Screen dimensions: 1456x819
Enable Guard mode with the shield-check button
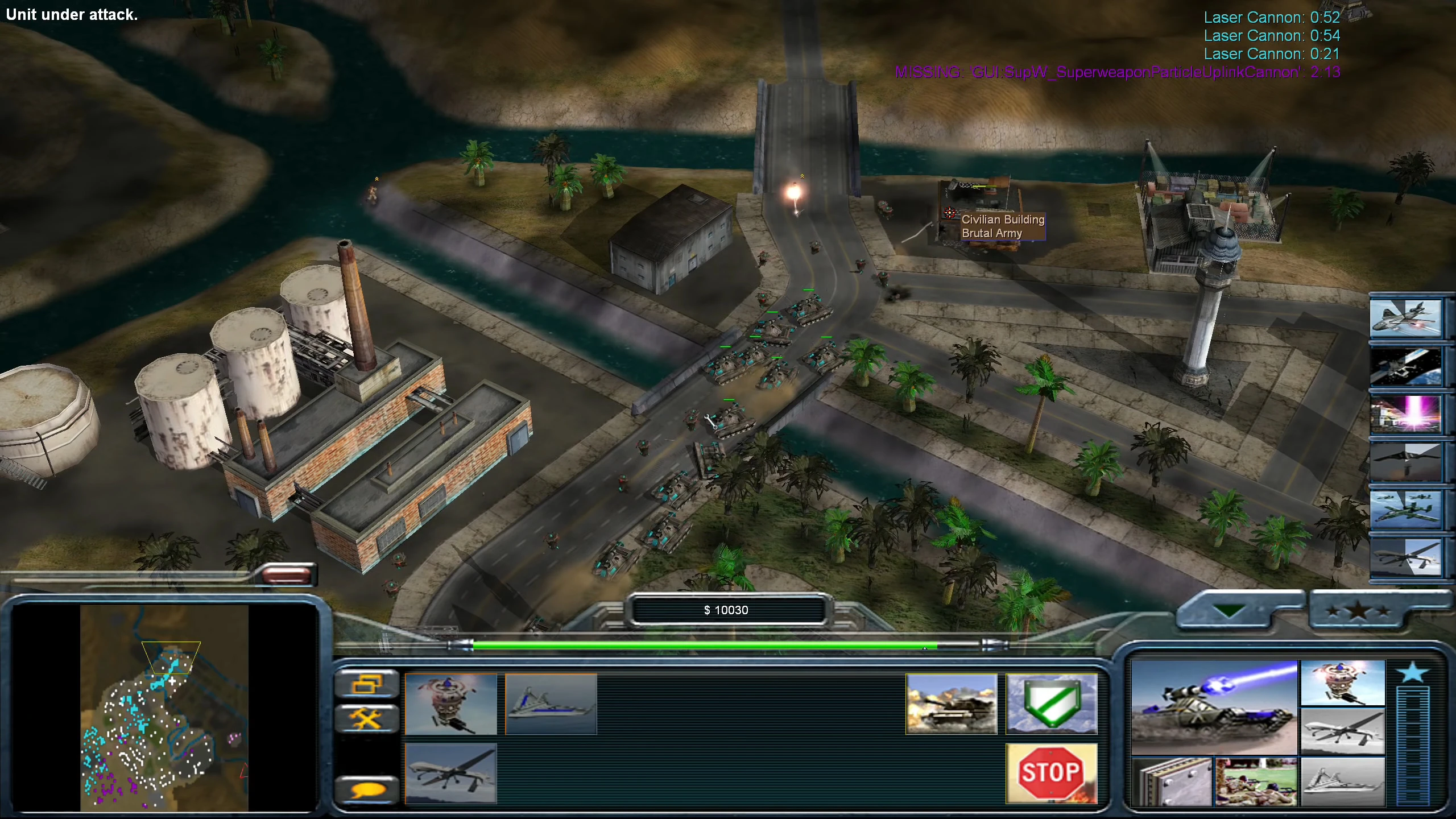[1052, 704]
